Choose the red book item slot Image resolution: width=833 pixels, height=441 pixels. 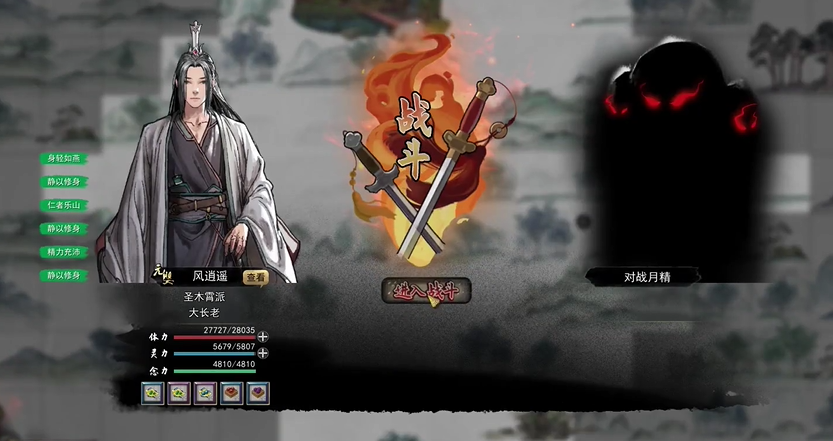pos(231,393)
